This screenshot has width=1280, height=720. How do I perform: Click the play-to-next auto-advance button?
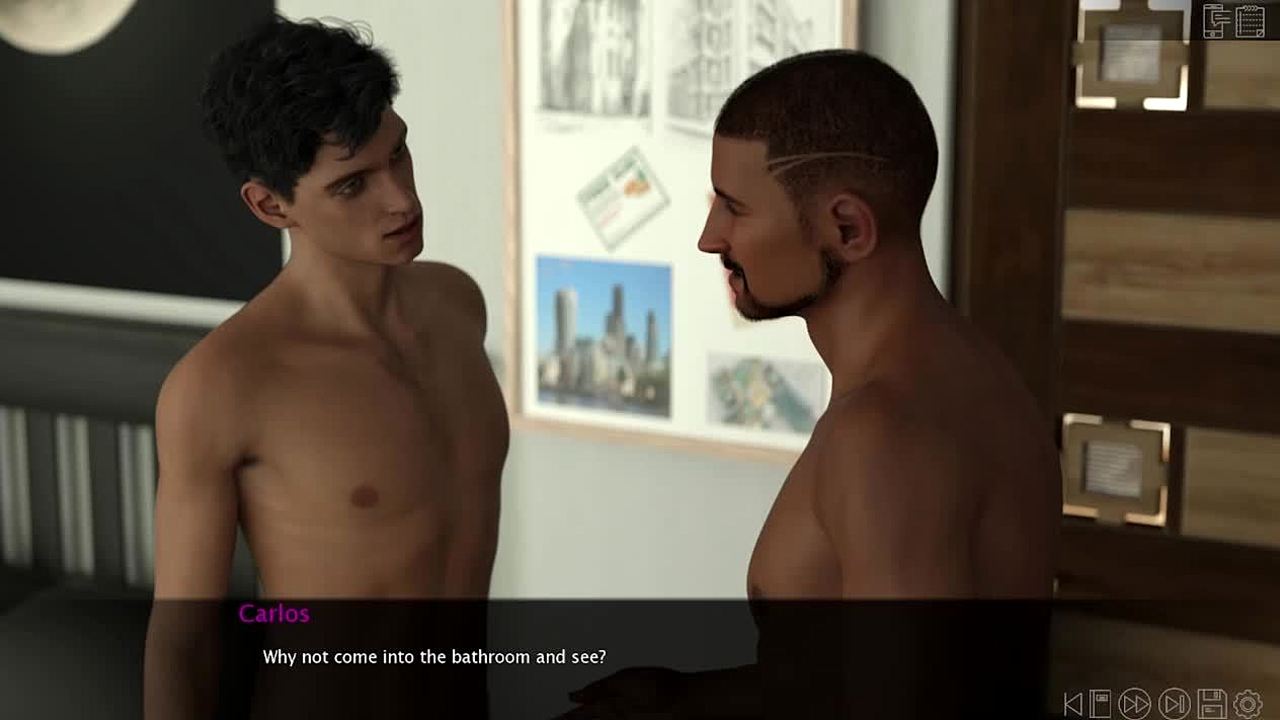coord(1174,704)
